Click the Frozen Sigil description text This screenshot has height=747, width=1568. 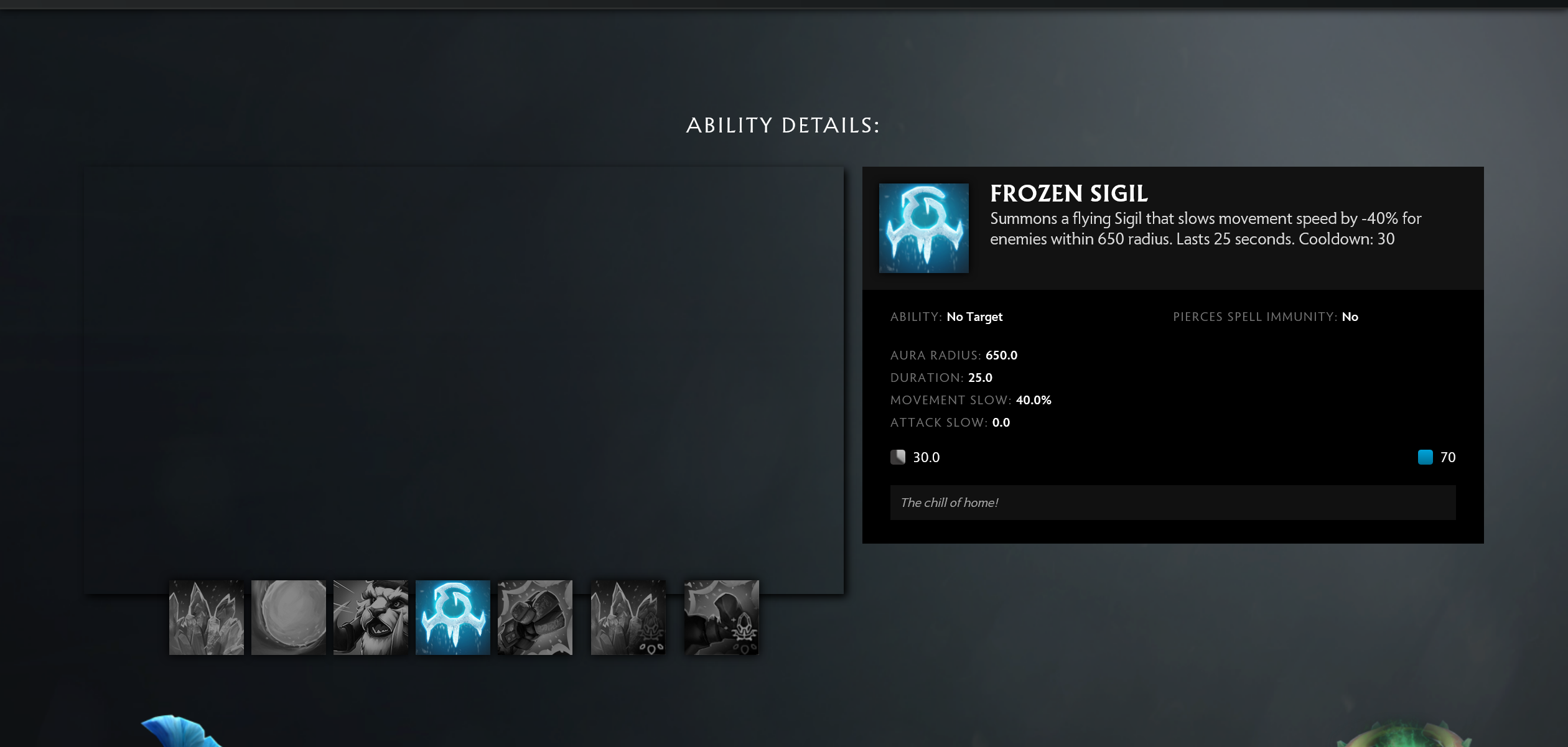coord(1213,228)
